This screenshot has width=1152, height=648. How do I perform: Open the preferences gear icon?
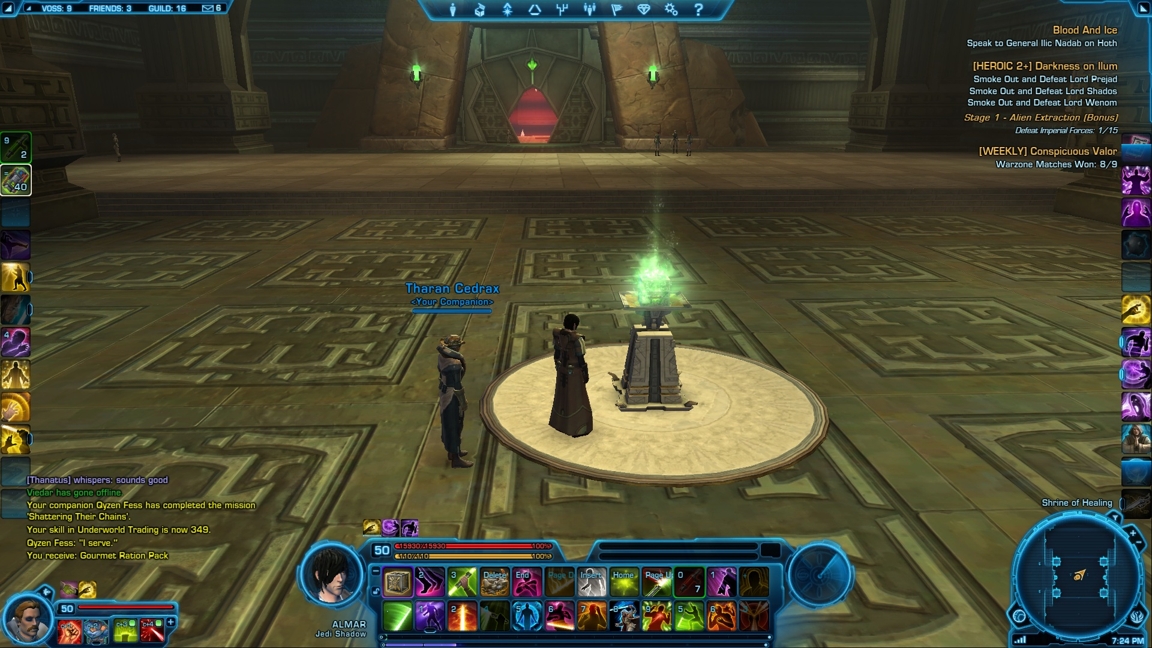pyautogui.click(x=671, y=10)
